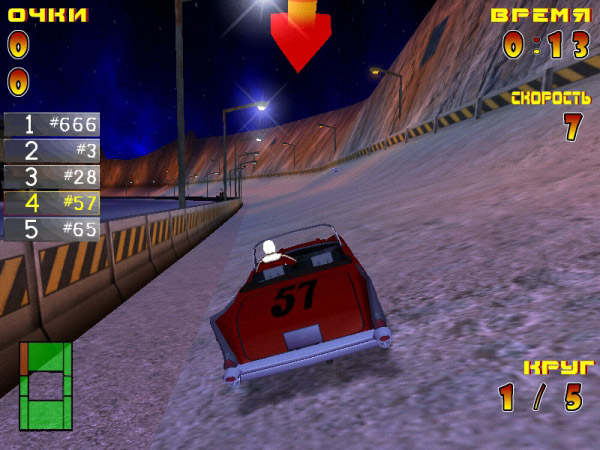
Task: Select racer #3 in the standings
Action: [52, 151]
